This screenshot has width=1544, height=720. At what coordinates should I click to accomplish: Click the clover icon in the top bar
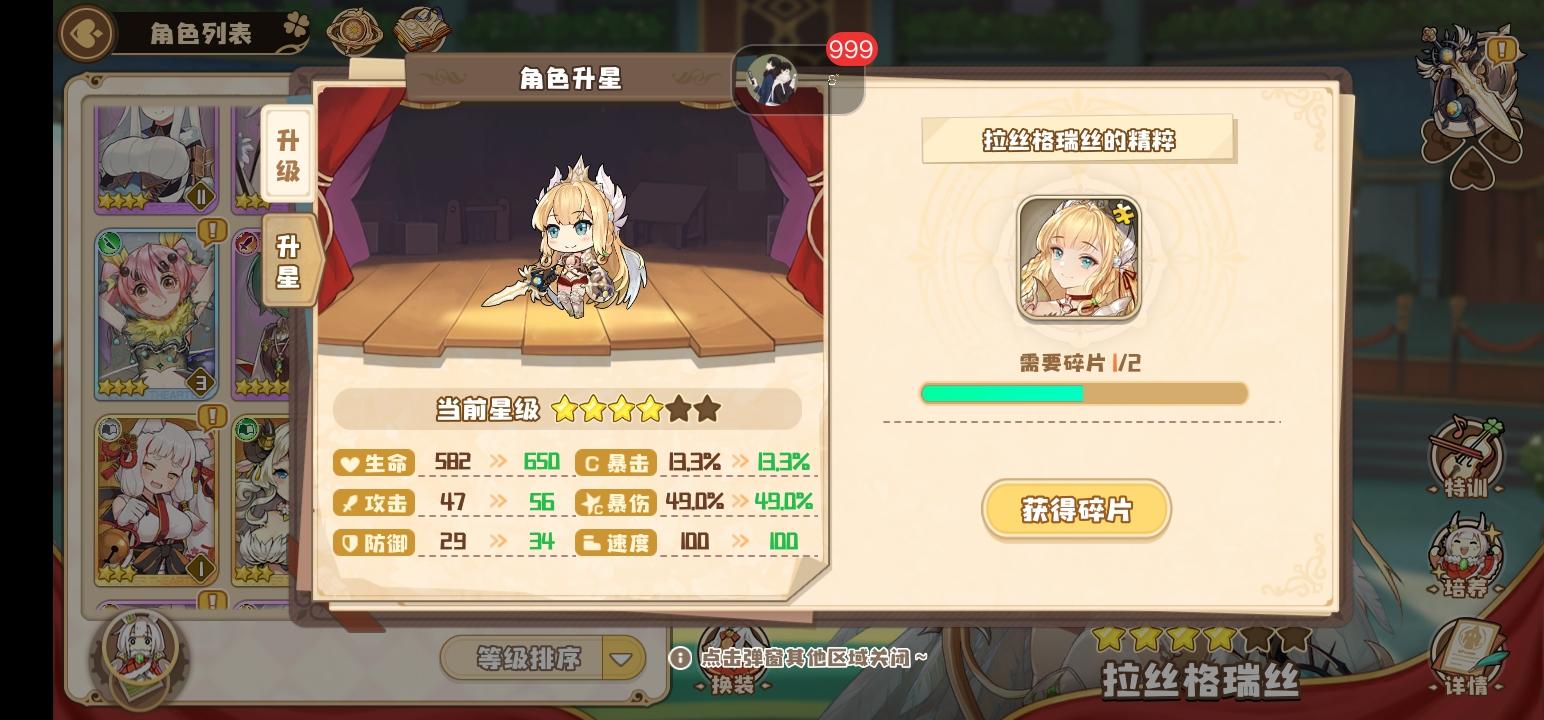297,26
